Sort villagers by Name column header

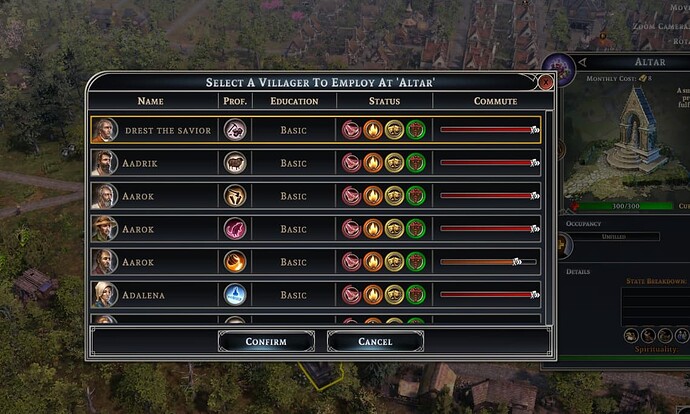(x=151, y=101)
